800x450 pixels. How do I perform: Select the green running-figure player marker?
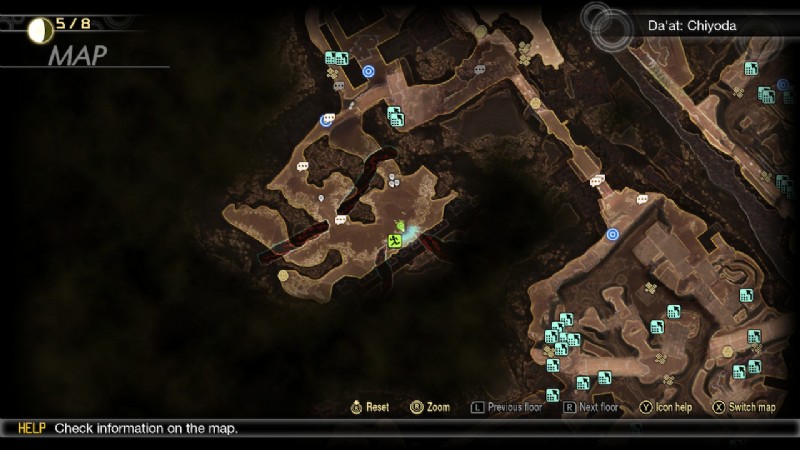[396, 240]
